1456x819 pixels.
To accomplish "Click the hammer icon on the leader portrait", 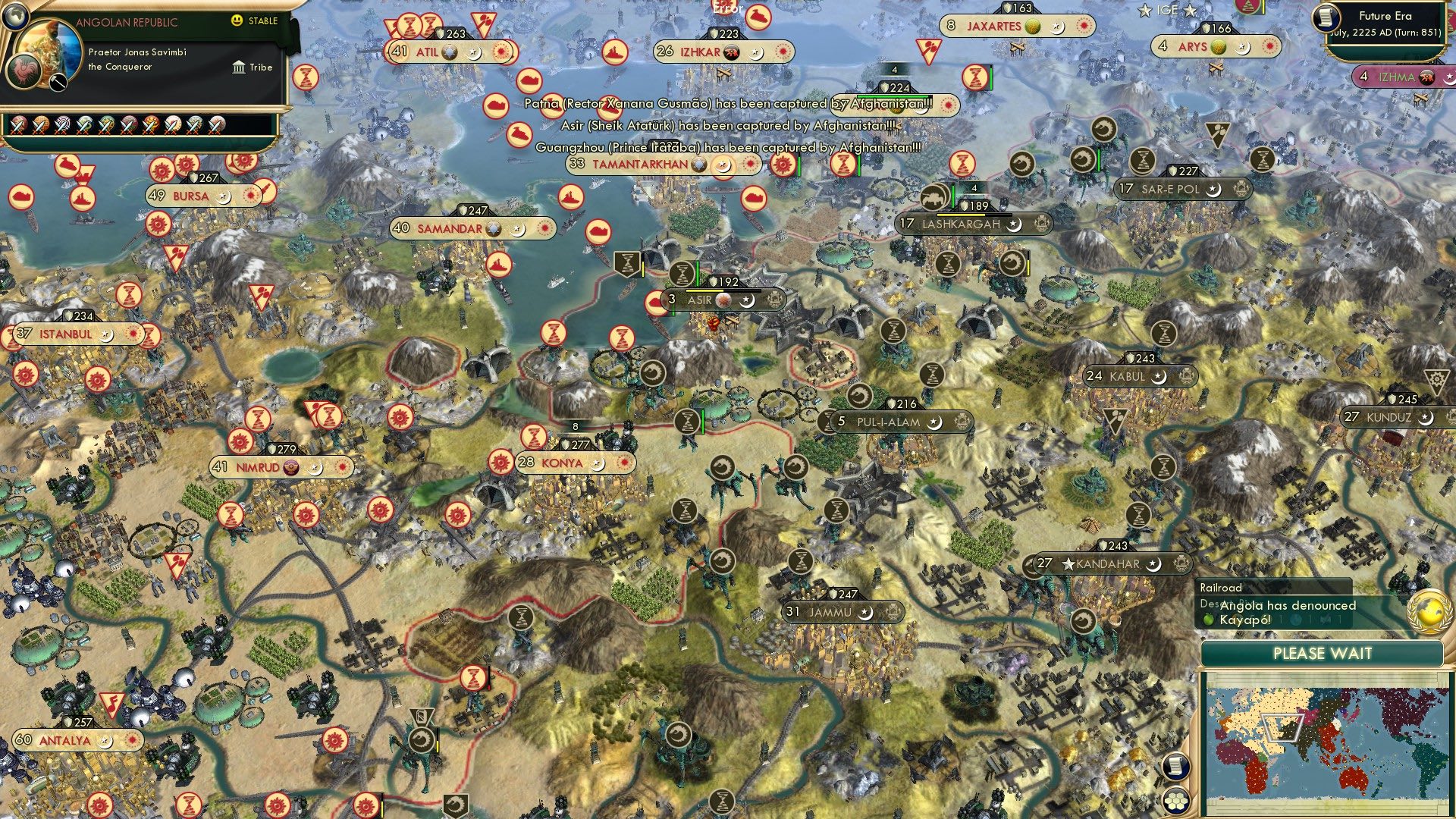I will pos(57,83).
